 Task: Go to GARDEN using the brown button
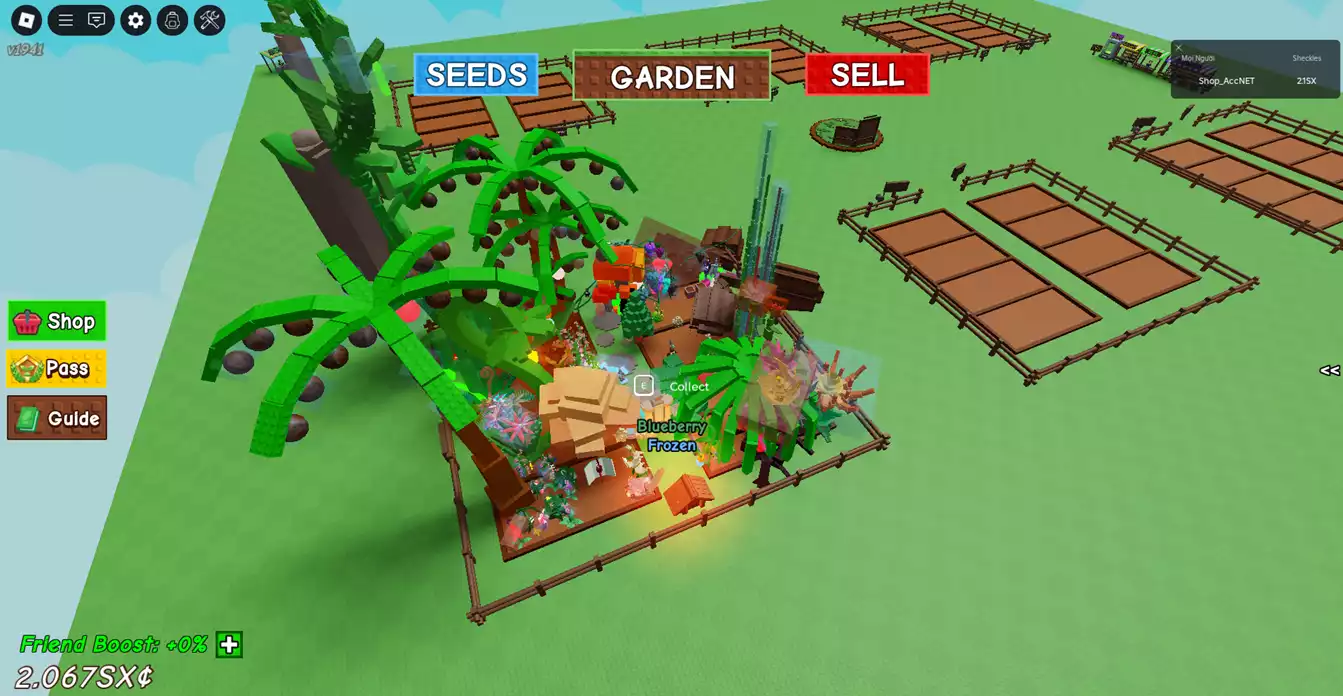tap(672, 76)
